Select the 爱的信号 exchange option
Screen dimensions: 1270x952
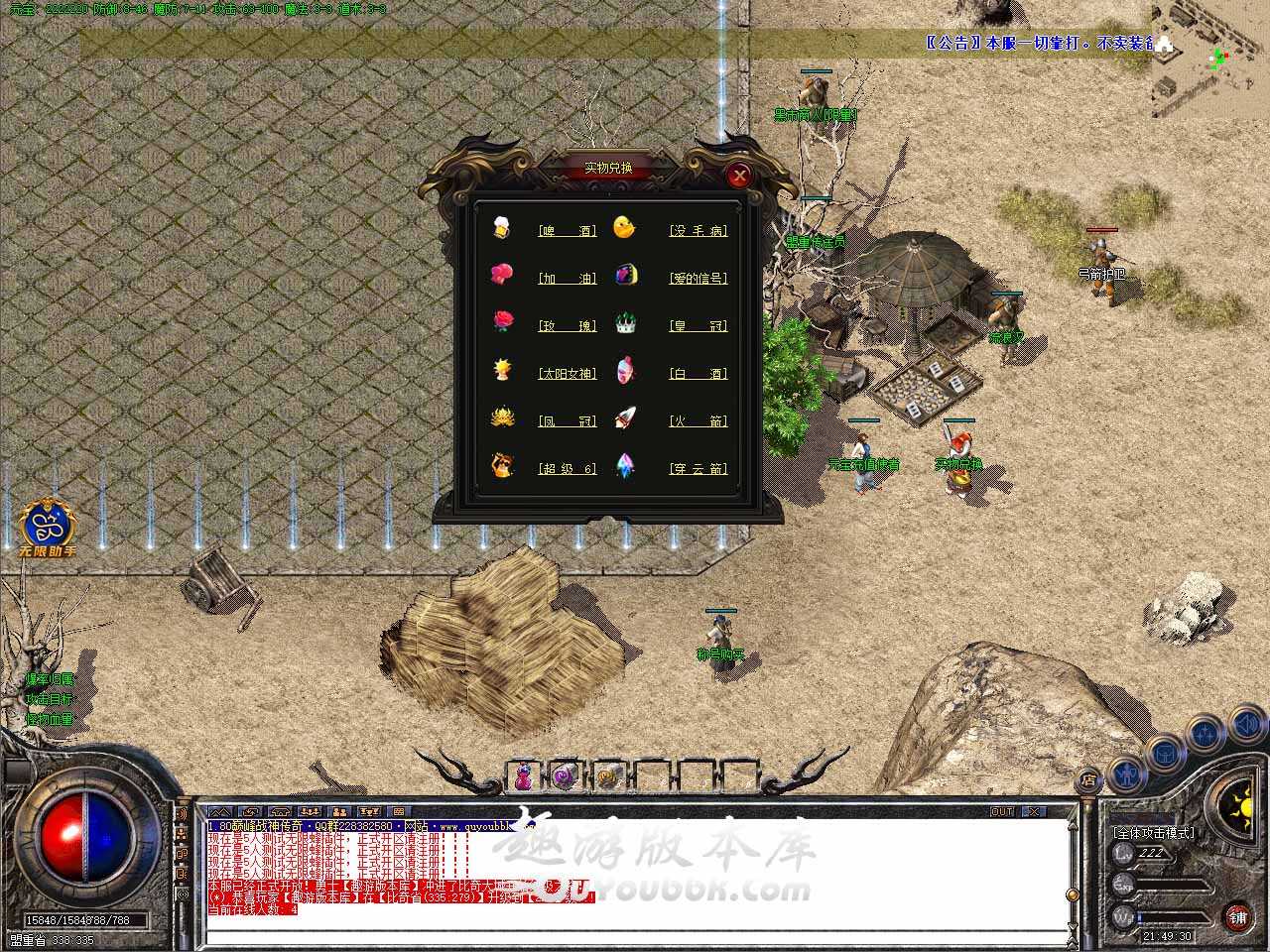pyautogui.click(x=698, y=278)
